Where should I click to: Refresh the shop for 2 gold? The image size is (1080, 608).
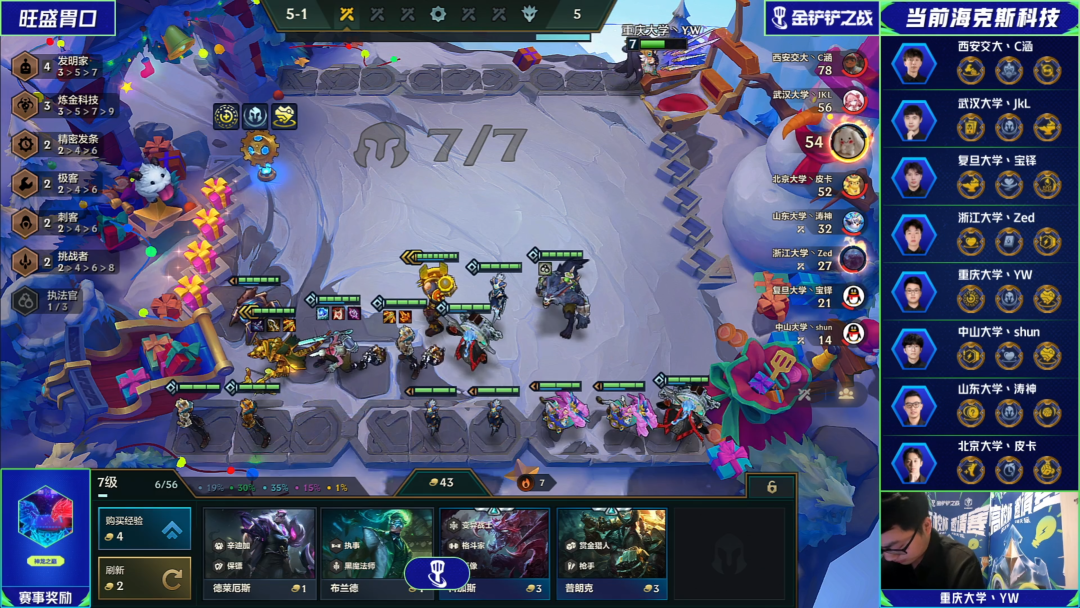(x=144, y=577)
